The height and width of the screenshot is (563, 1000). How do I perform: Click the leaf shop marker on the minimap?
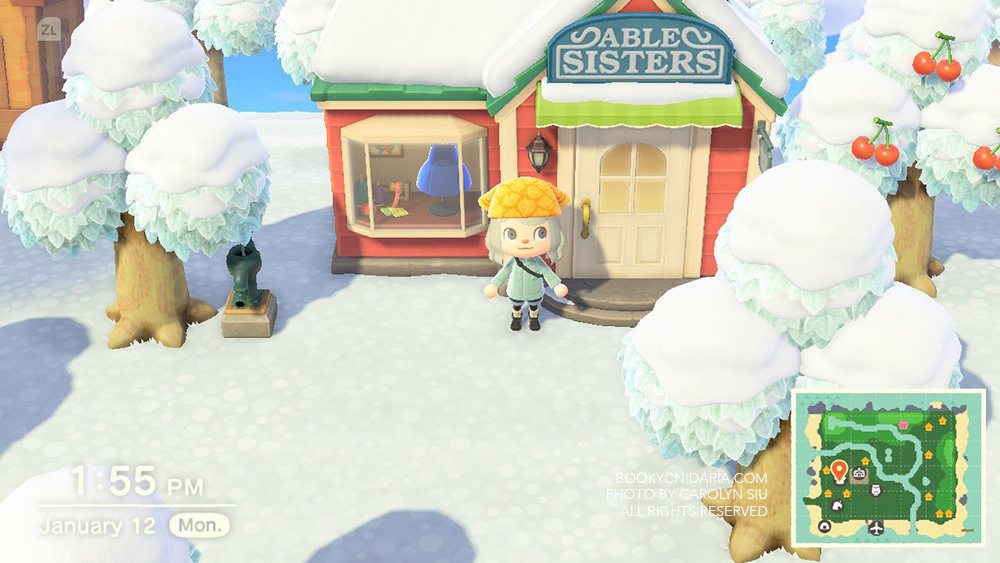click(x=838, y=504)
